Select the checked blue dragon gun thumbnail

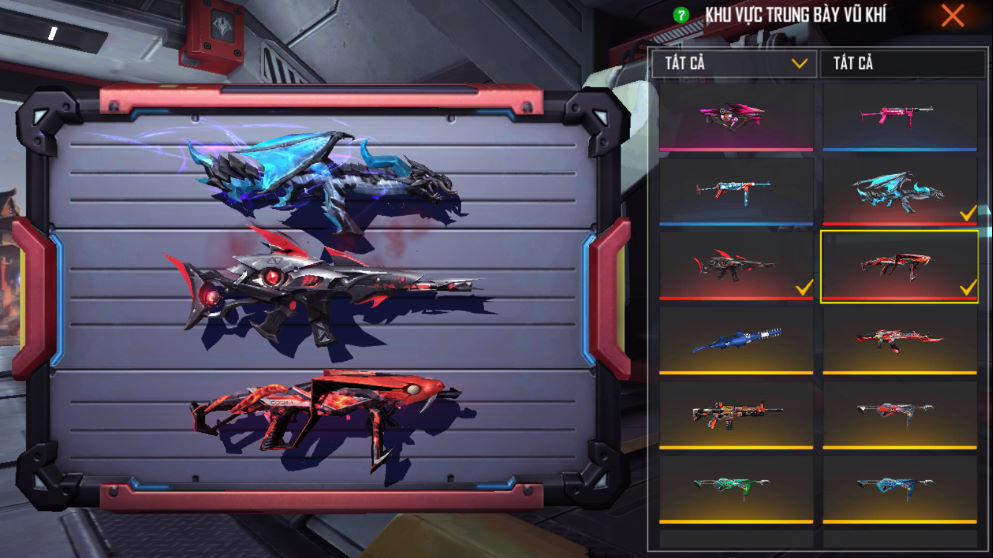pyautogui.click(x=898, y=190)
